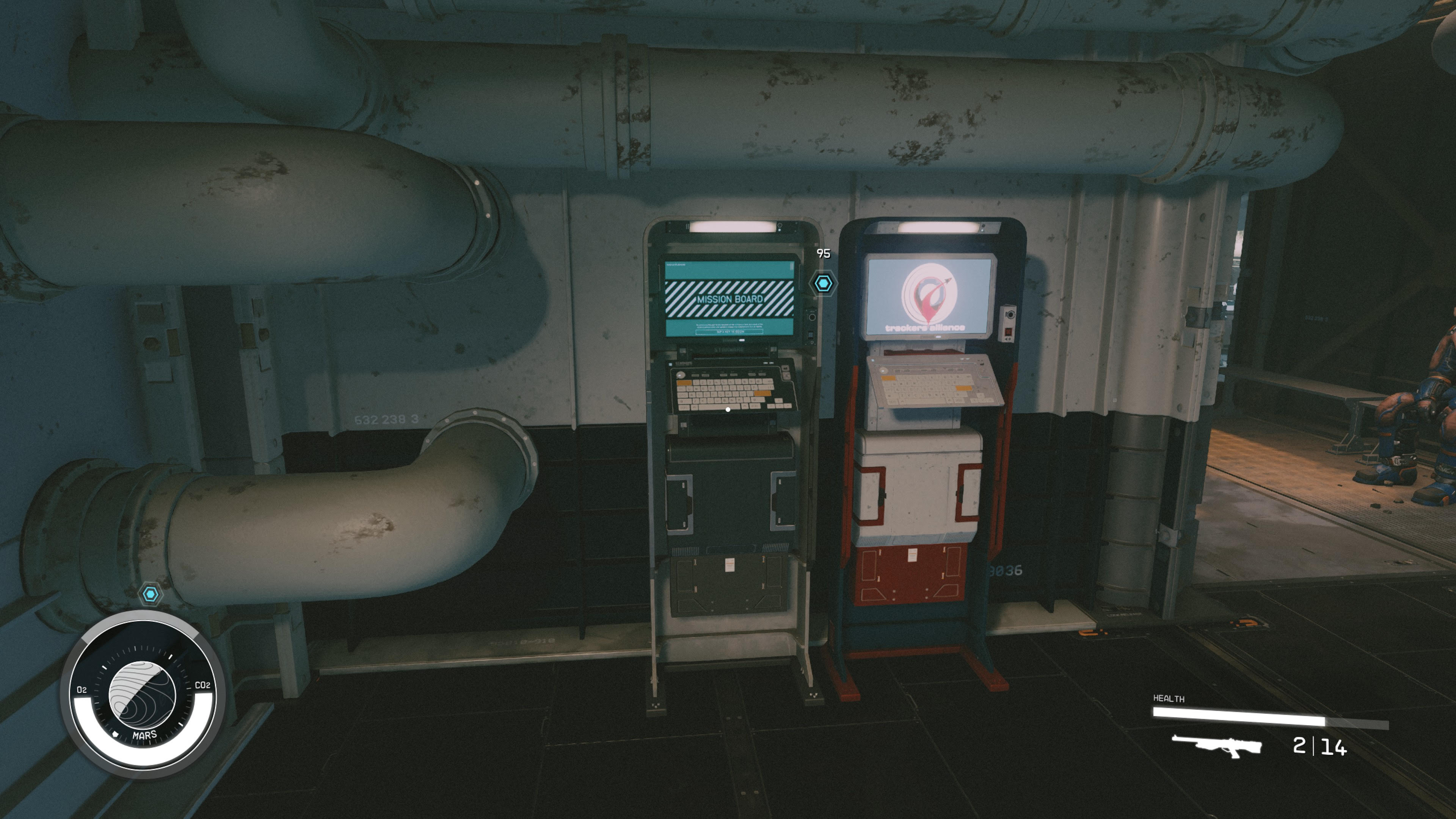Click the trackers alliance title text under the logo
1456x819 pixels.
[x=925, y=328]
